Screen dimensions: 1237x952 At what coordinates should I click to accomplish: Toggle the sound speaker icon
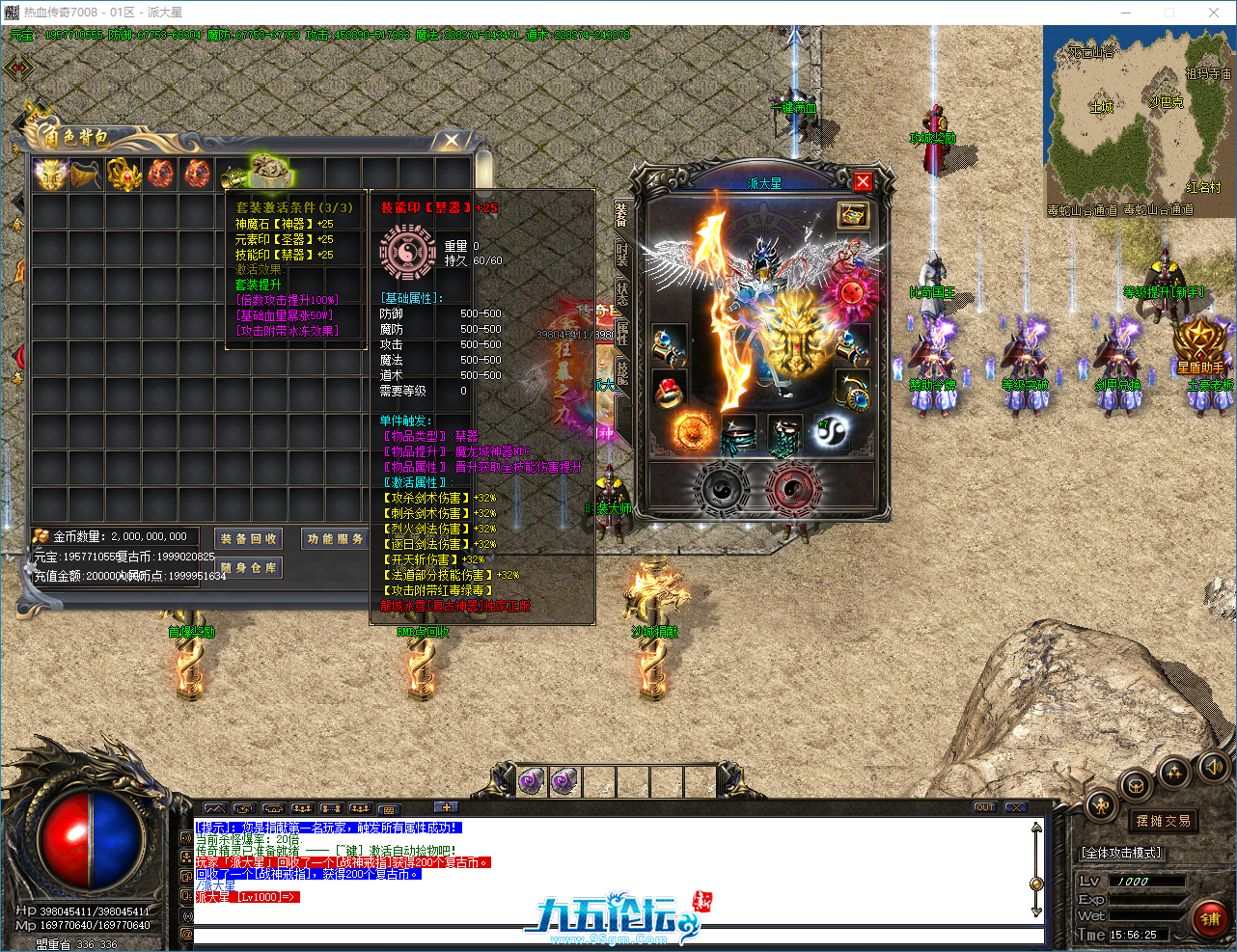tap(1212, 767)
